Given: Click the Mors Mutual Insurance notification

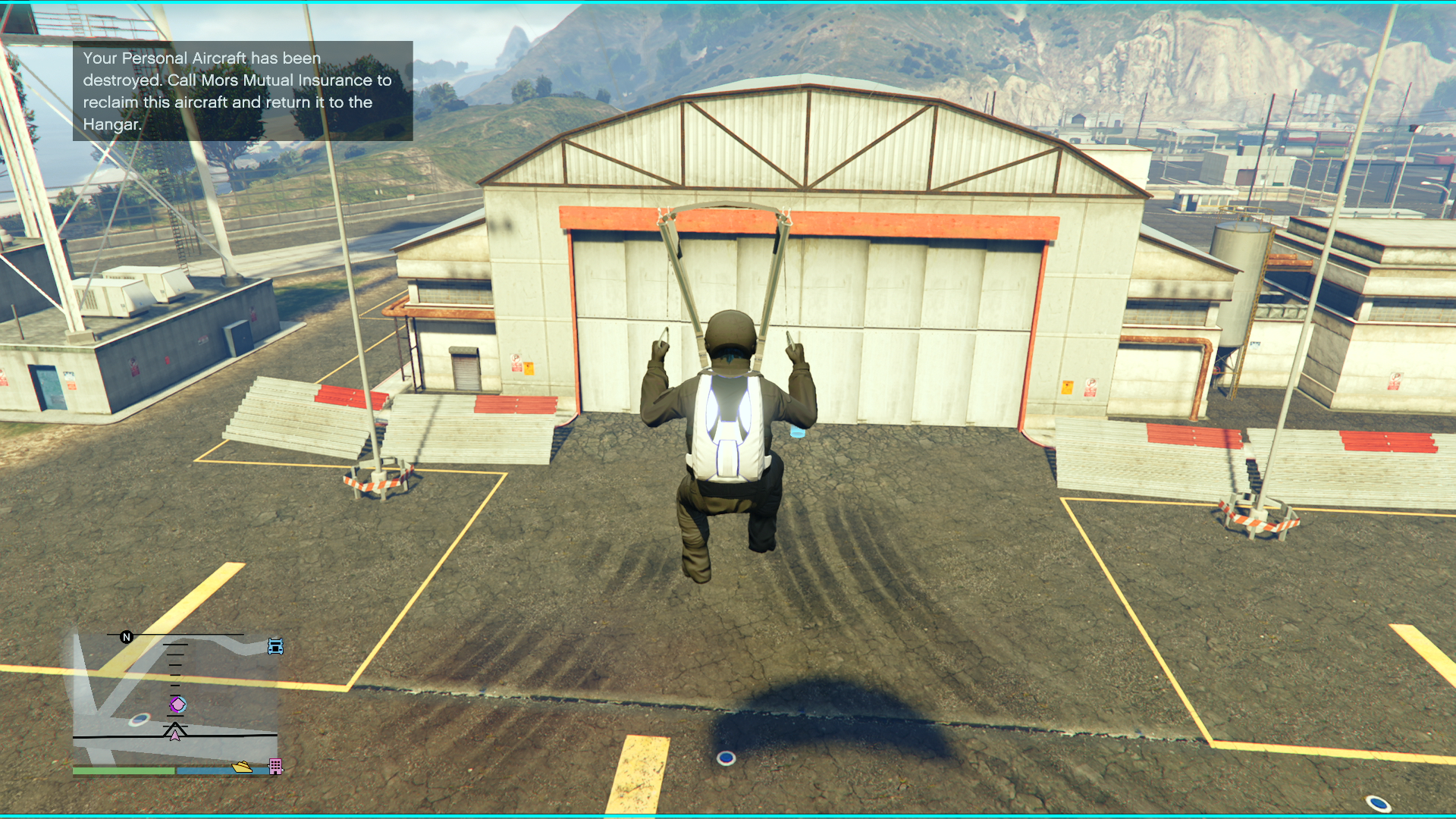Looking at the screenshot, I should (x=243, y=91).
